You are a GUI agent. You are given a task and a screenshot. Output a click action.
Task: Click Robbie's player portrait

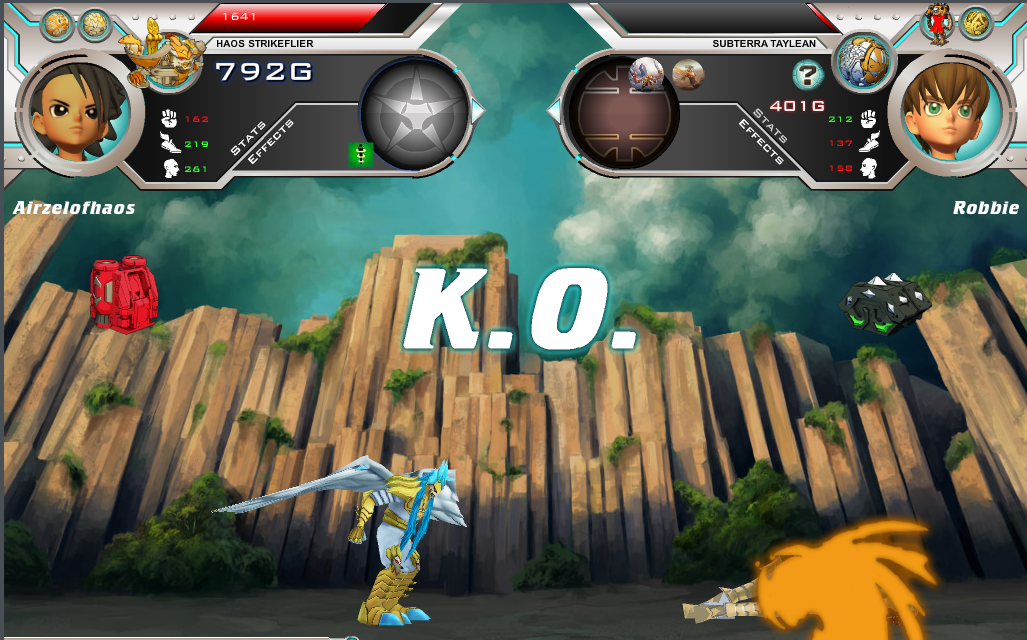point(949,111)
